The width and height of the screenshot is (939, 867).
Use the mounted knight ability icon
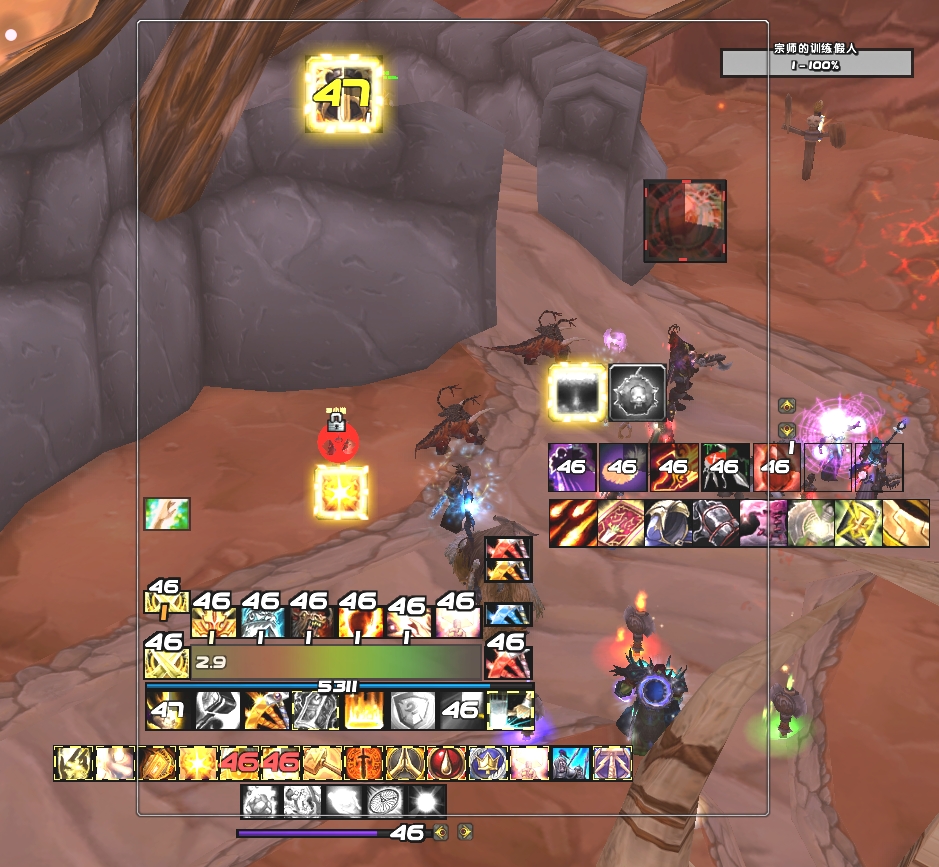tap(568, 764)
